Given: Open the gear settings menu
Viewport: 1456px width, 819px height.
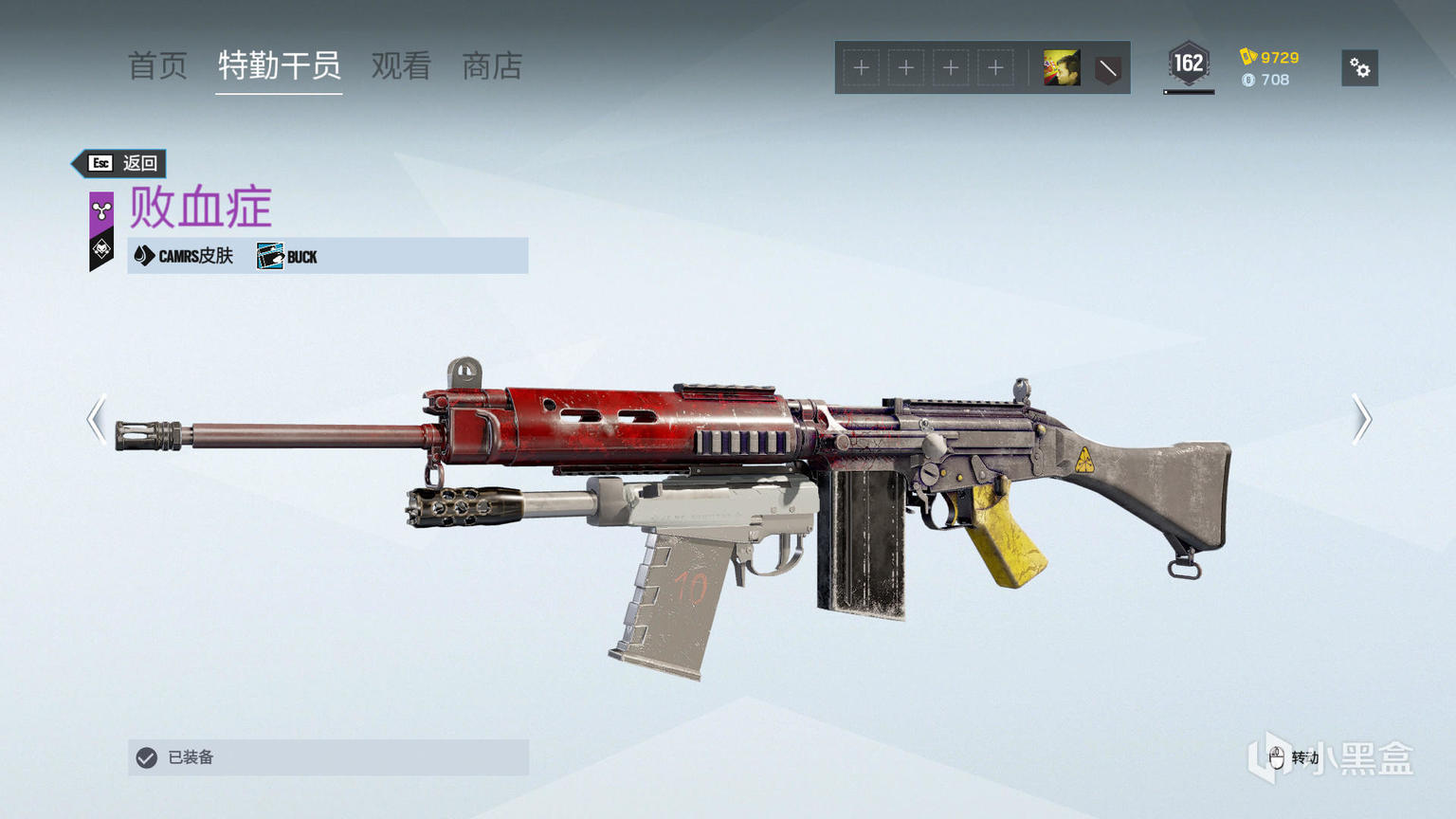Looking at the screenshot, I should (x=1359, y=68).
